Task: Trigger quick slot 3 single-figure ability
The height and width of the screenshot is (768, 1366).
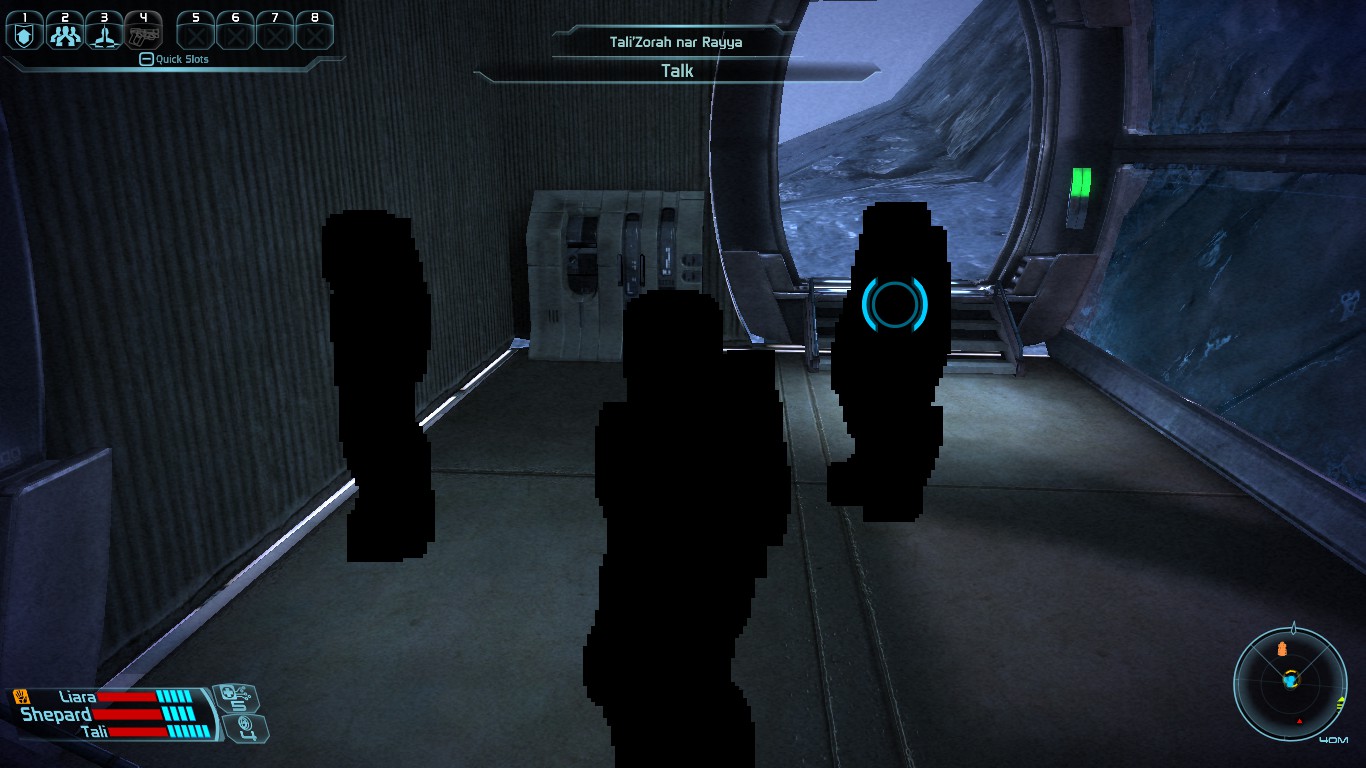Action: pos(104,36)
